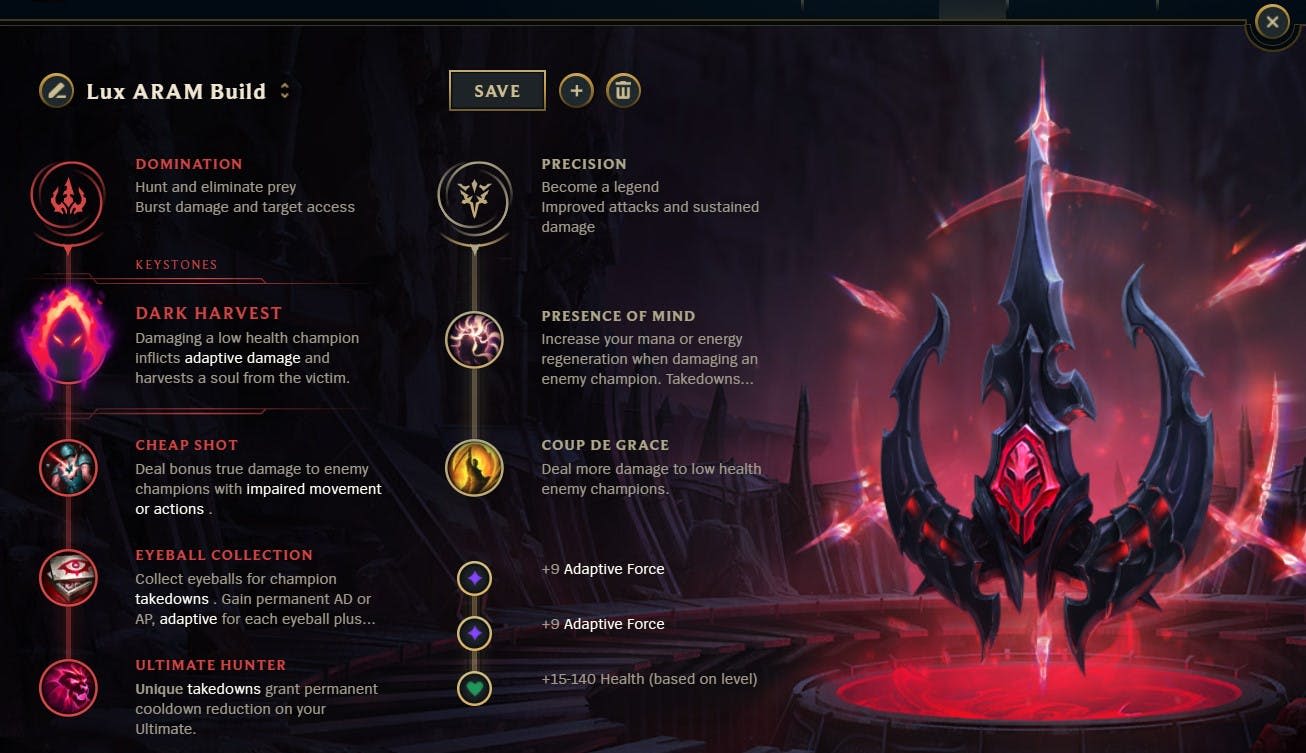Choose the Ultimate Hunter rune icon

66,687
